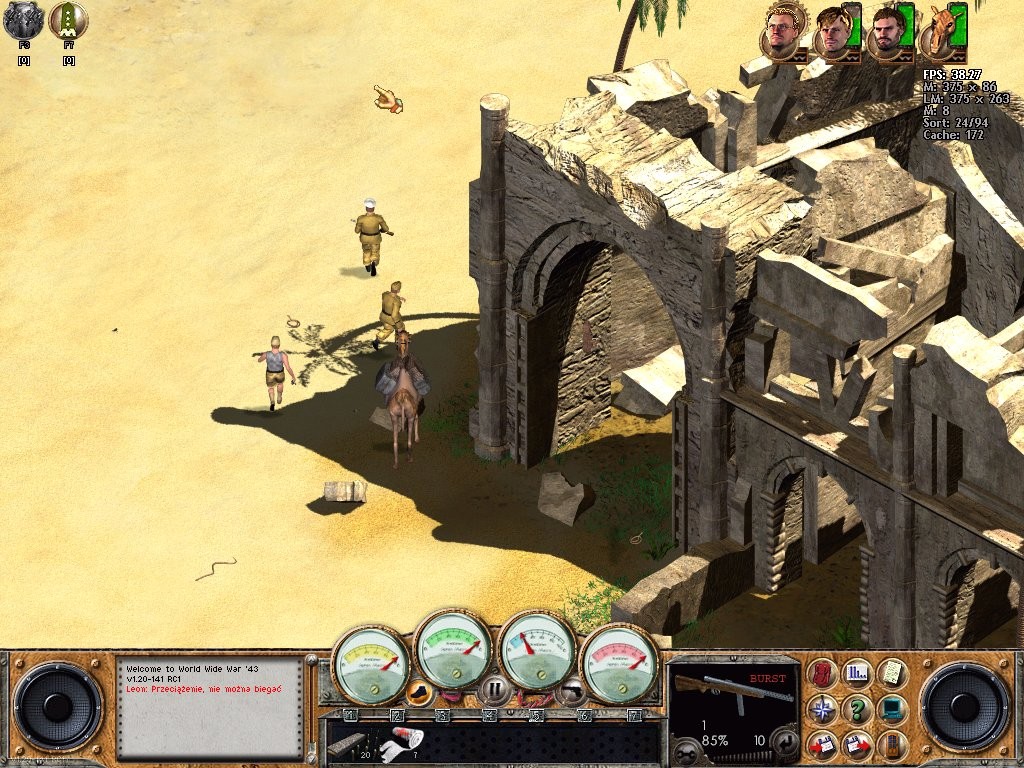
Task: Open the bar chart statistics button
Action: tap(856, 674)
